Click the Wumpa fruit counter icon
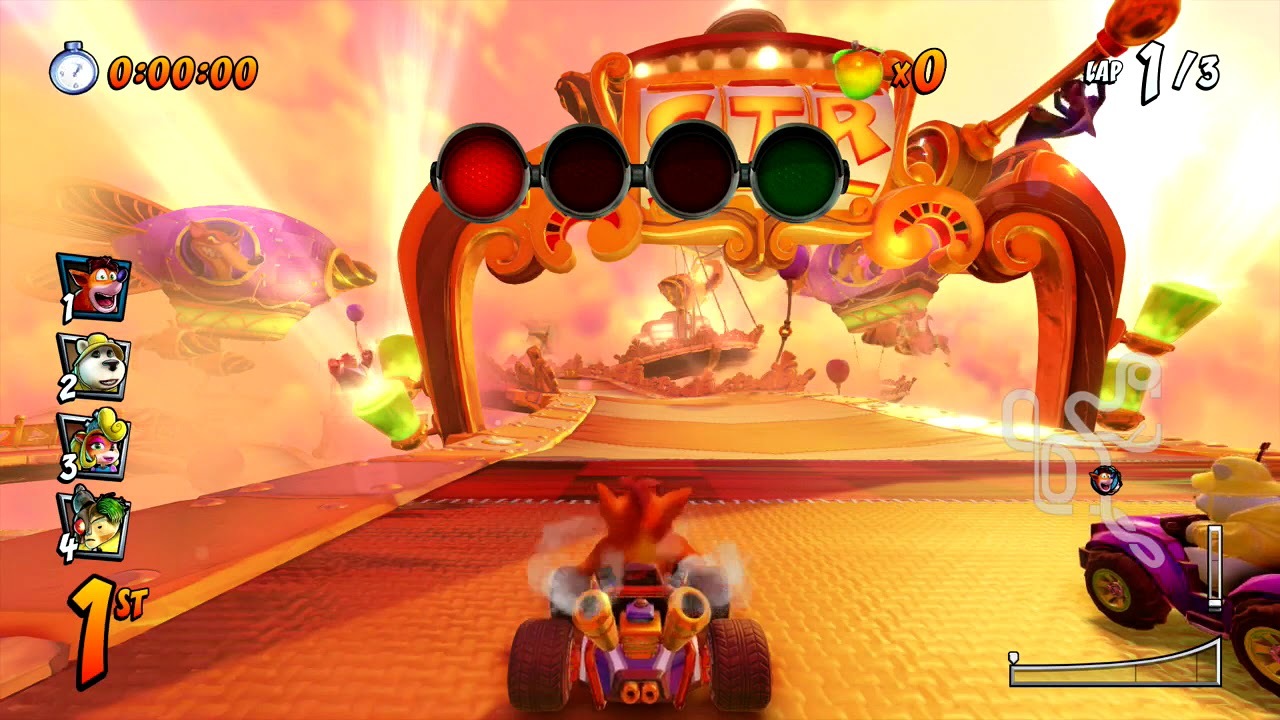The width and height of the screenshot is (1280, 720). [x=859, y=70]
